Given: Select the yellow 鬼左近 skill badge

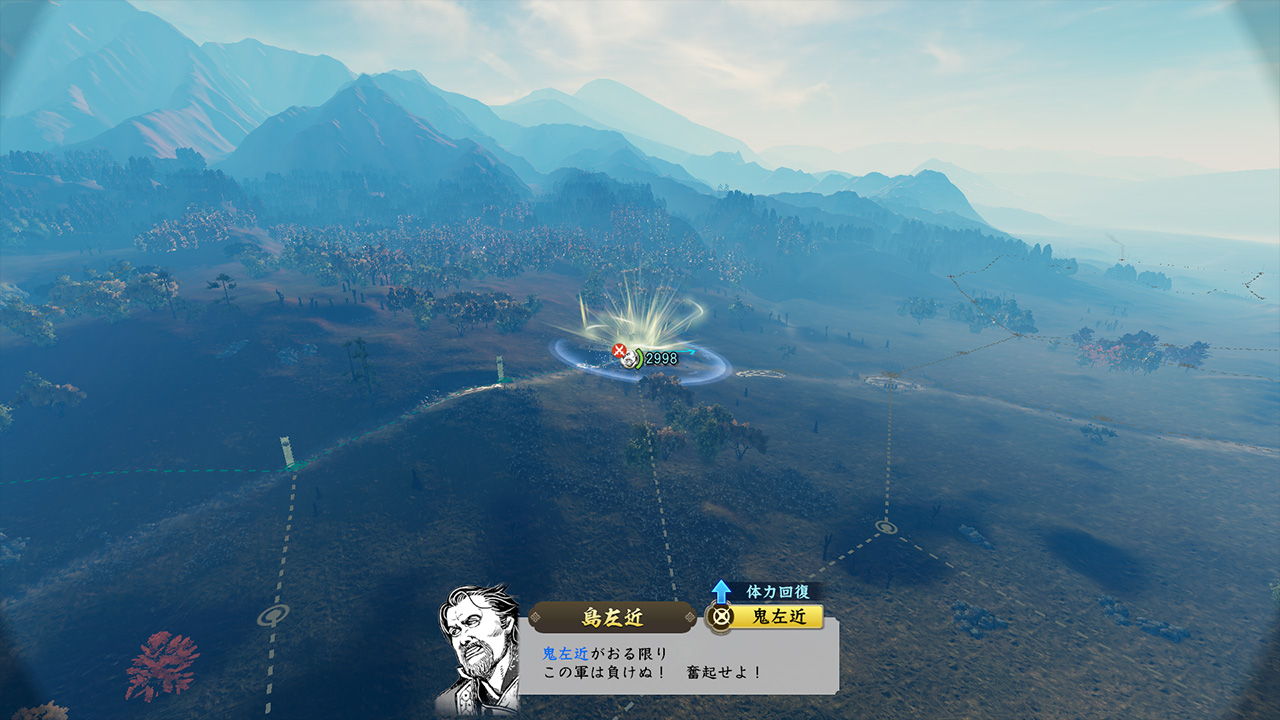Looking at the screenshot, I should coord(765,617).
